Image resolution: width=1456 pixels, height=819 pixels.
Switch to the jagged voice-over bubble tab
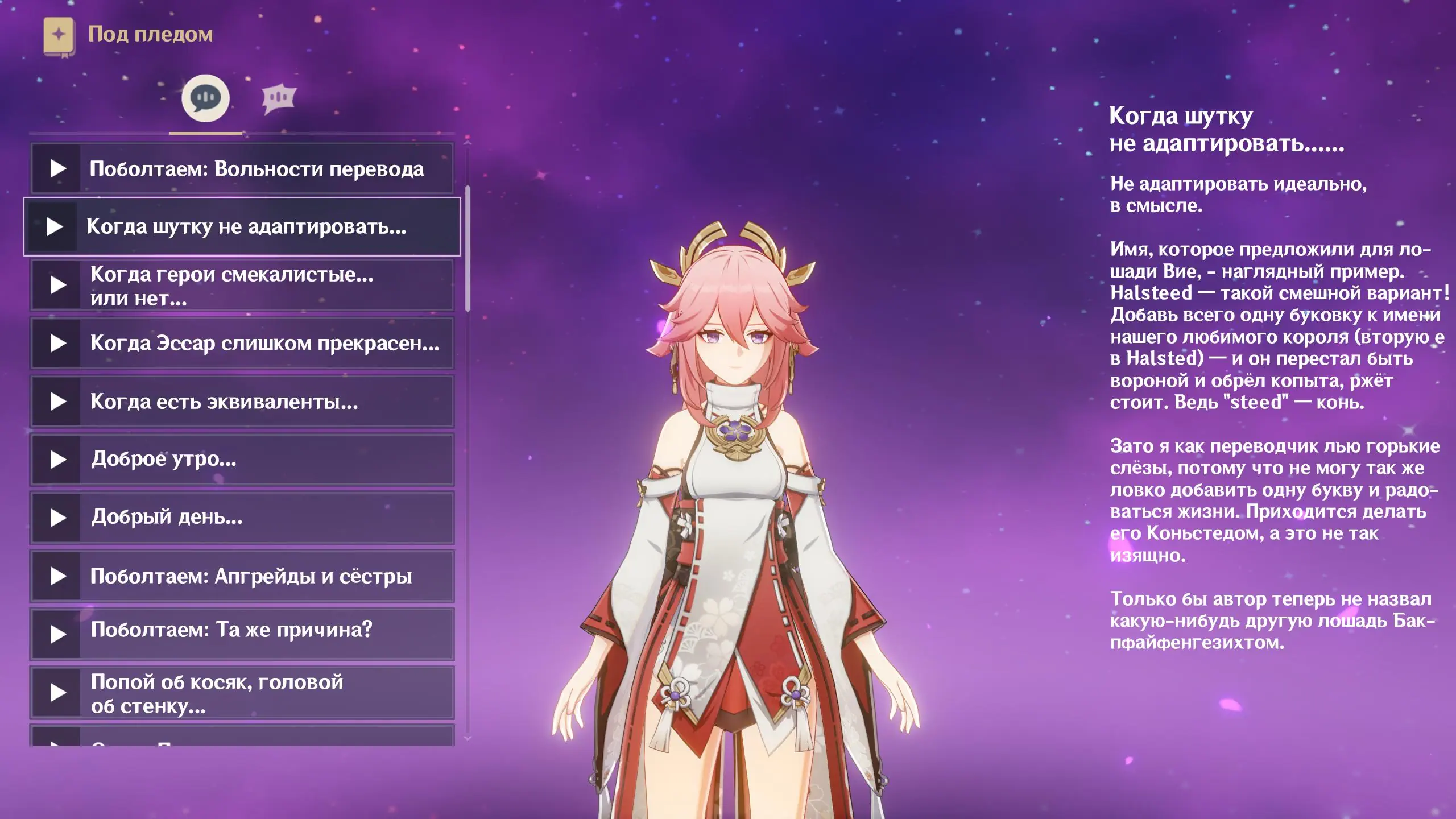[278, 99]
